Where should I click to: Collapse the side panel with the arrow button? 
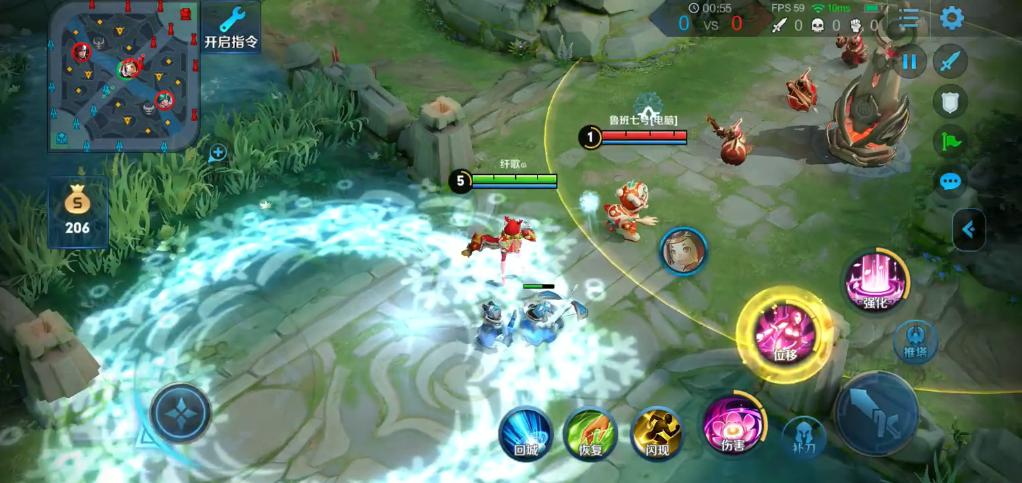[968, 230]
